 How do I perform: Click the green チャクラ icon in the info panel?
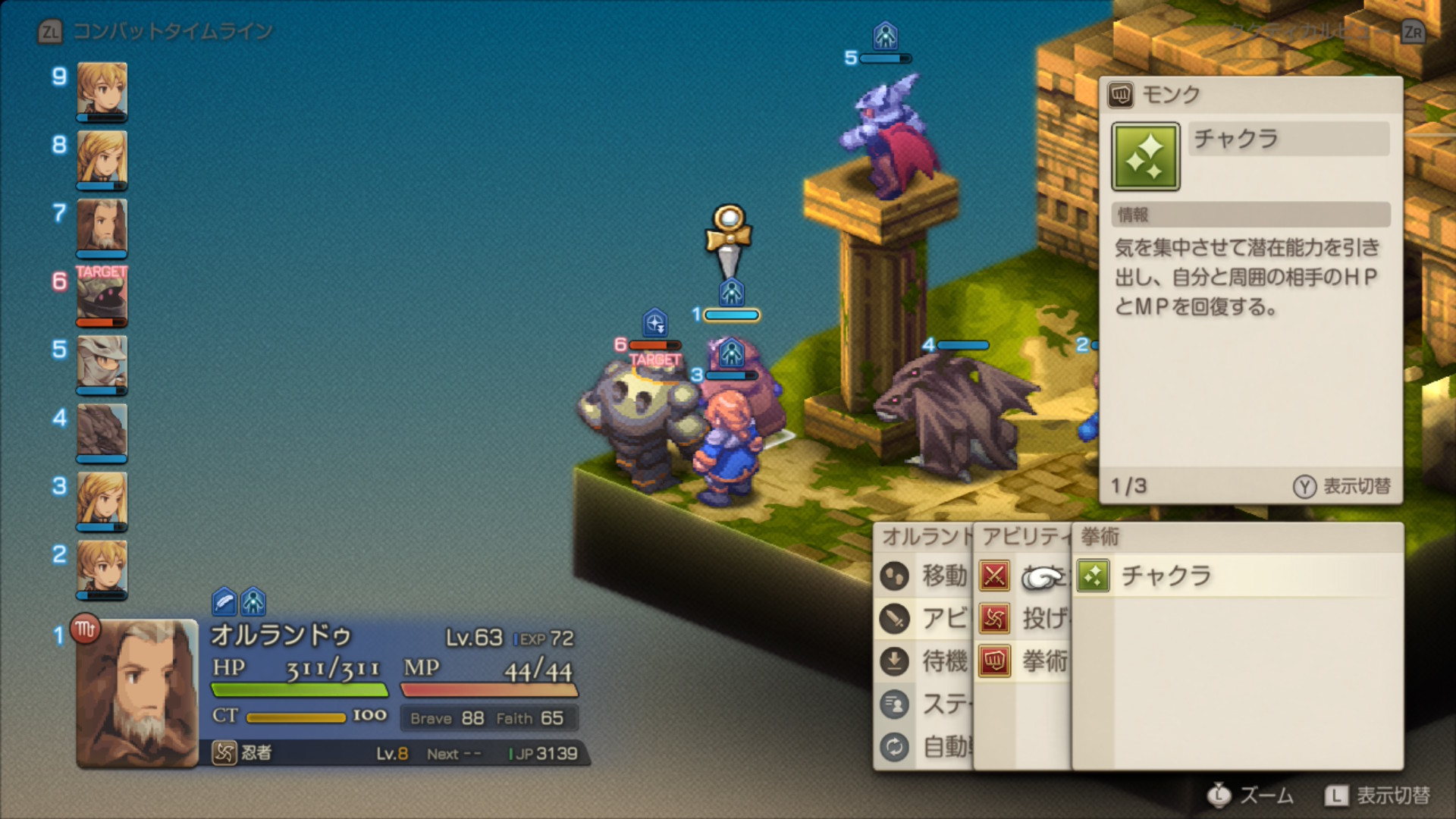click(x=1145, y=156)
